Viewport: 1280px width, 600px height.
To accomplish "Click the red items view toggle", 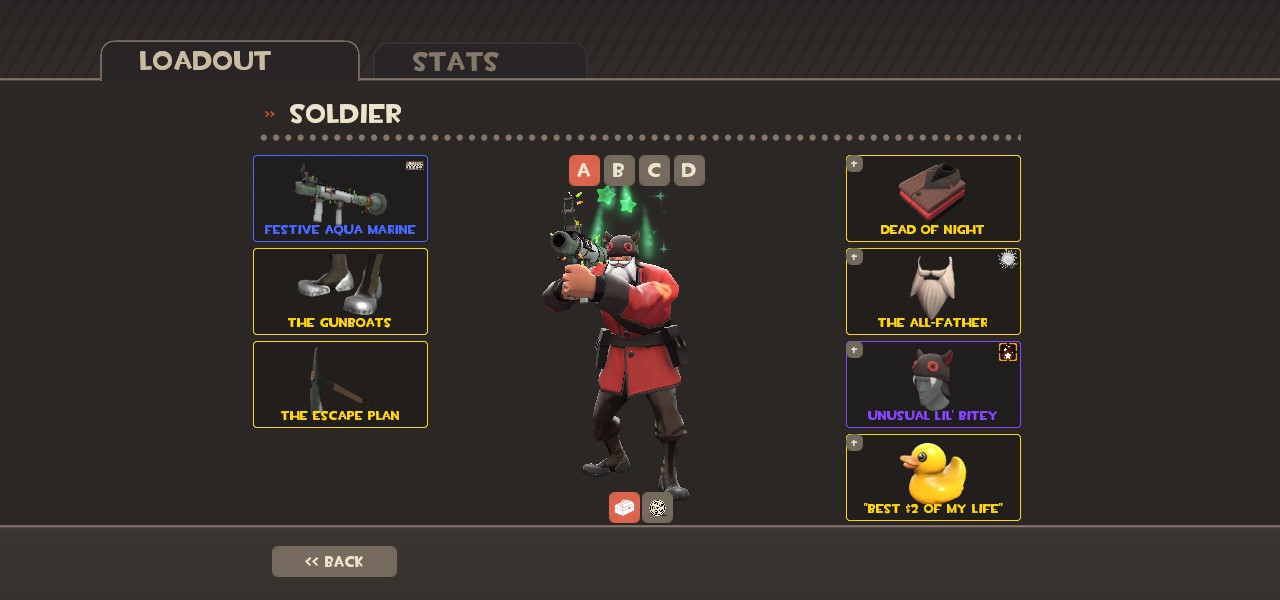I will pyautogui.click(x=624, y=508).
